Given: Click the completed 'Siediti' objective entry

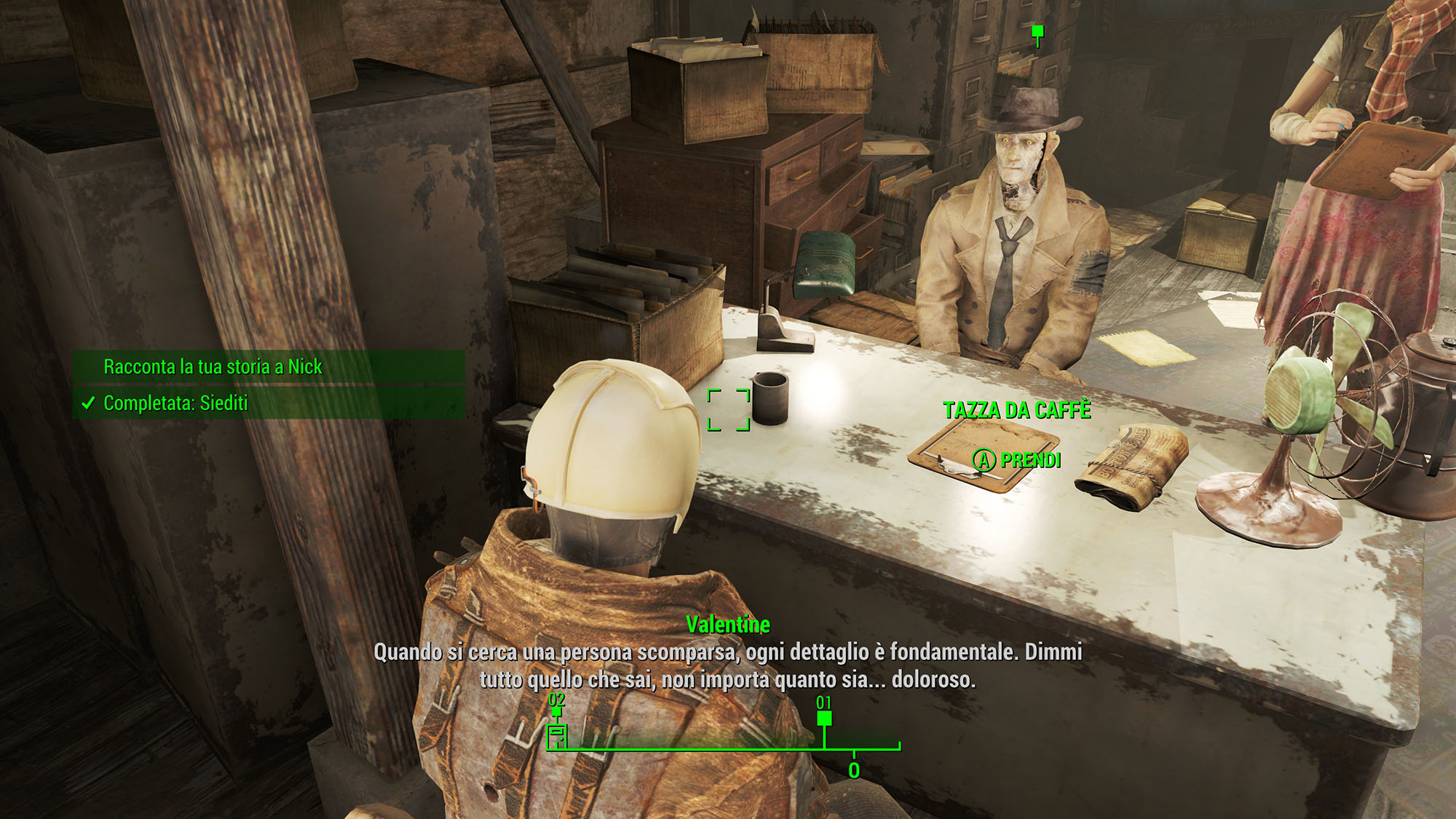Looking at the screenshot, I should [175, 403].
